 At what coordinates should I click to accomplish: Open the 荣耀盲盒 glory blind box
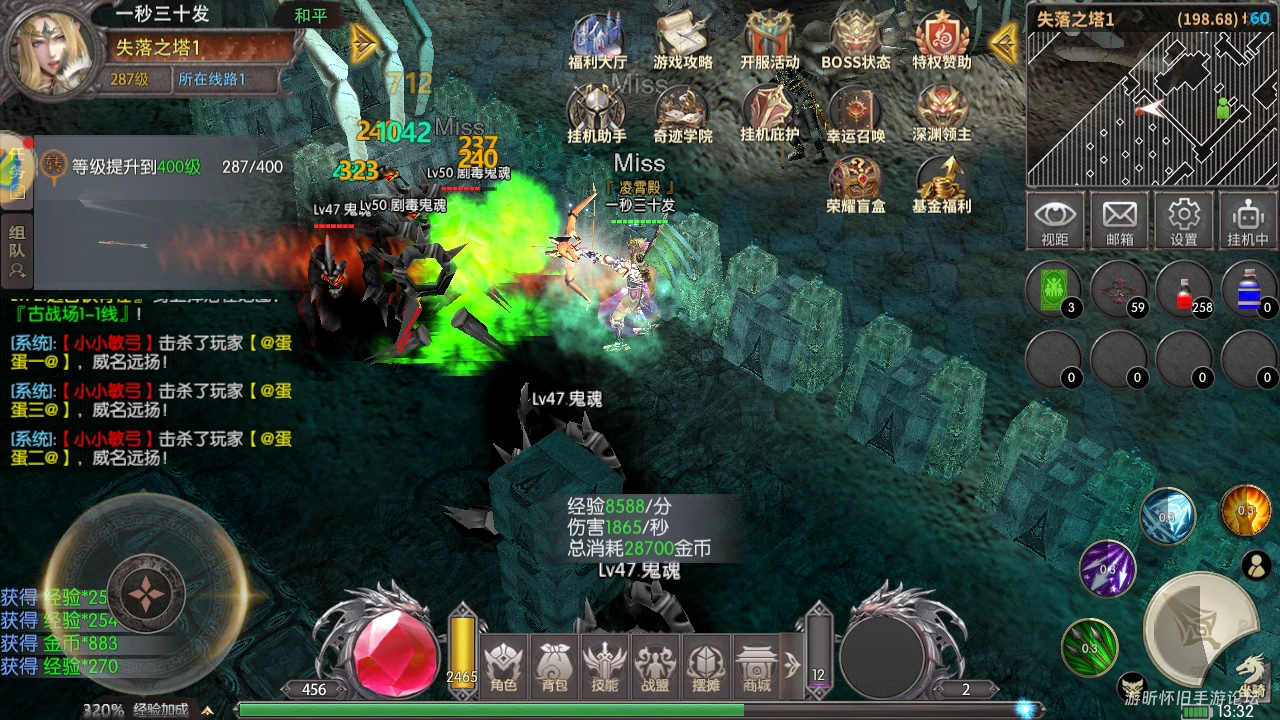coord(855,185)
